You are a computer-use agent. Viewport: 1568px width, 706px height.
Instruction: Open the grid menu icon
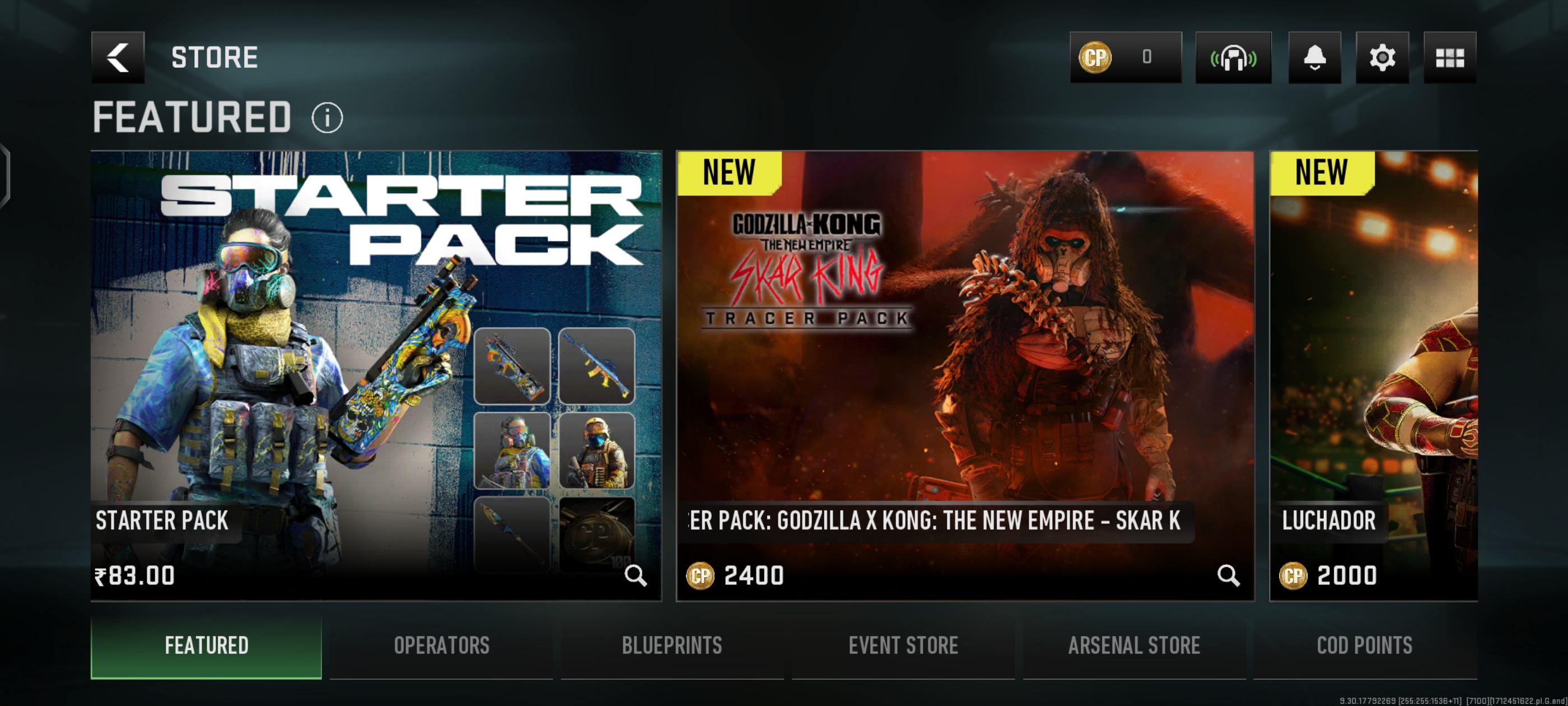point(1449,58)
